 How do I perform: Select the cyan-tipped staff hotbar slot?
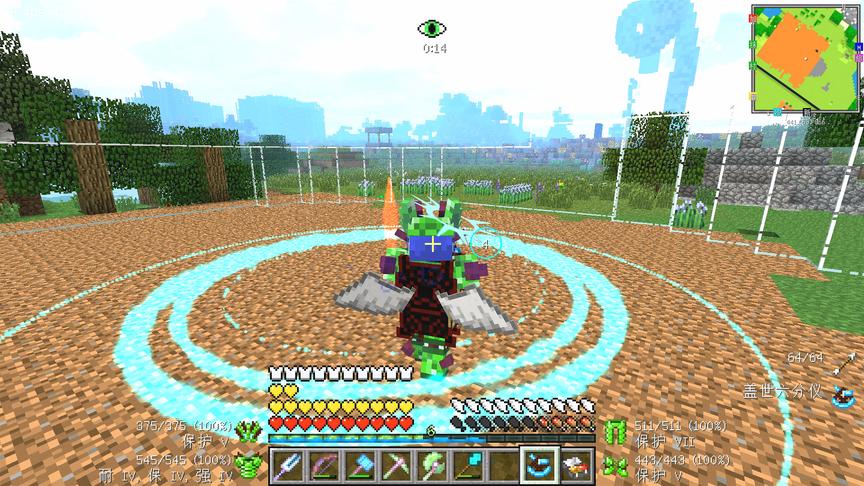(467, 465)
